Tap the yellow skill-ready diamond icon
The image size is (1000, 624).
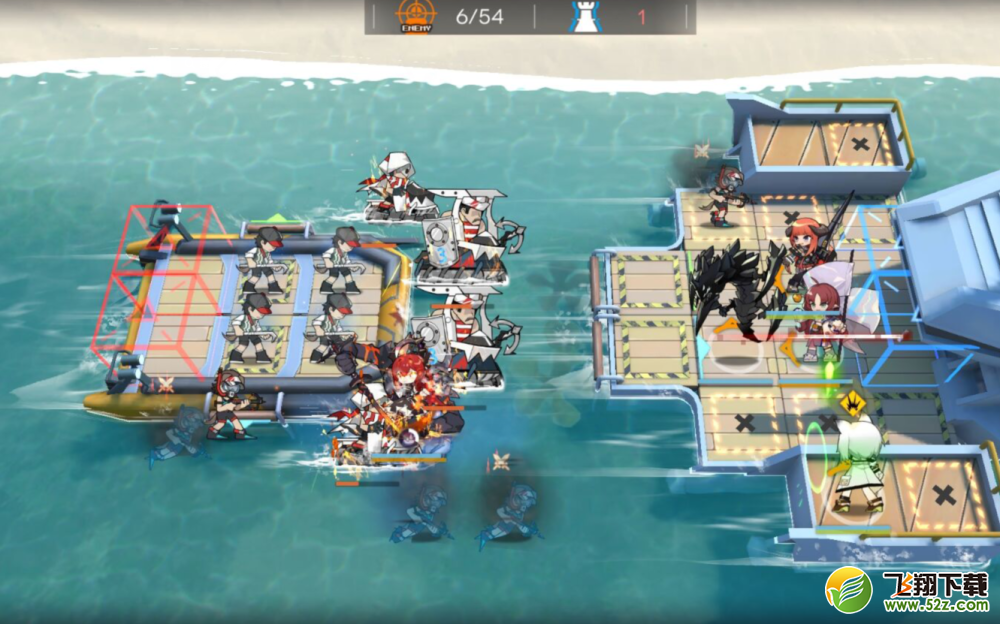tap(853, 405)
